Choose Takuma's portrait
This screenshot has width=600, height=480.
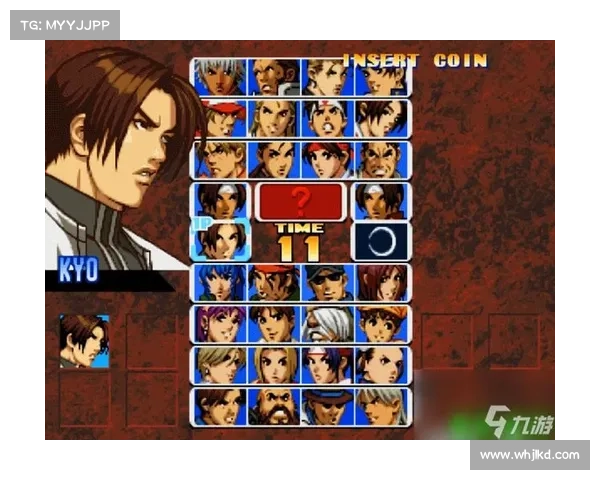381,159
